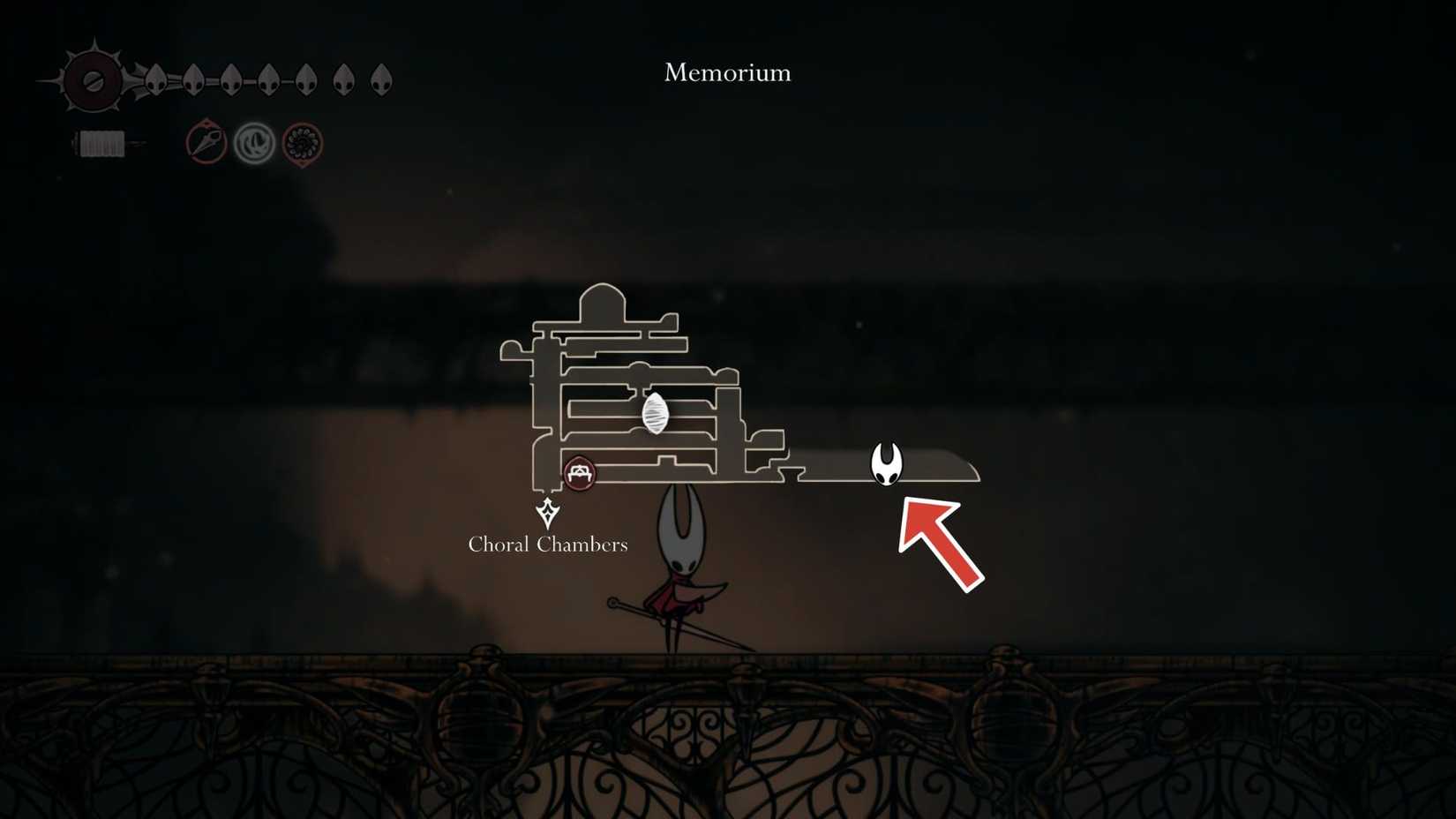
Task: Click the Choral Chambers label text
Action: click(x=547, y=545)
